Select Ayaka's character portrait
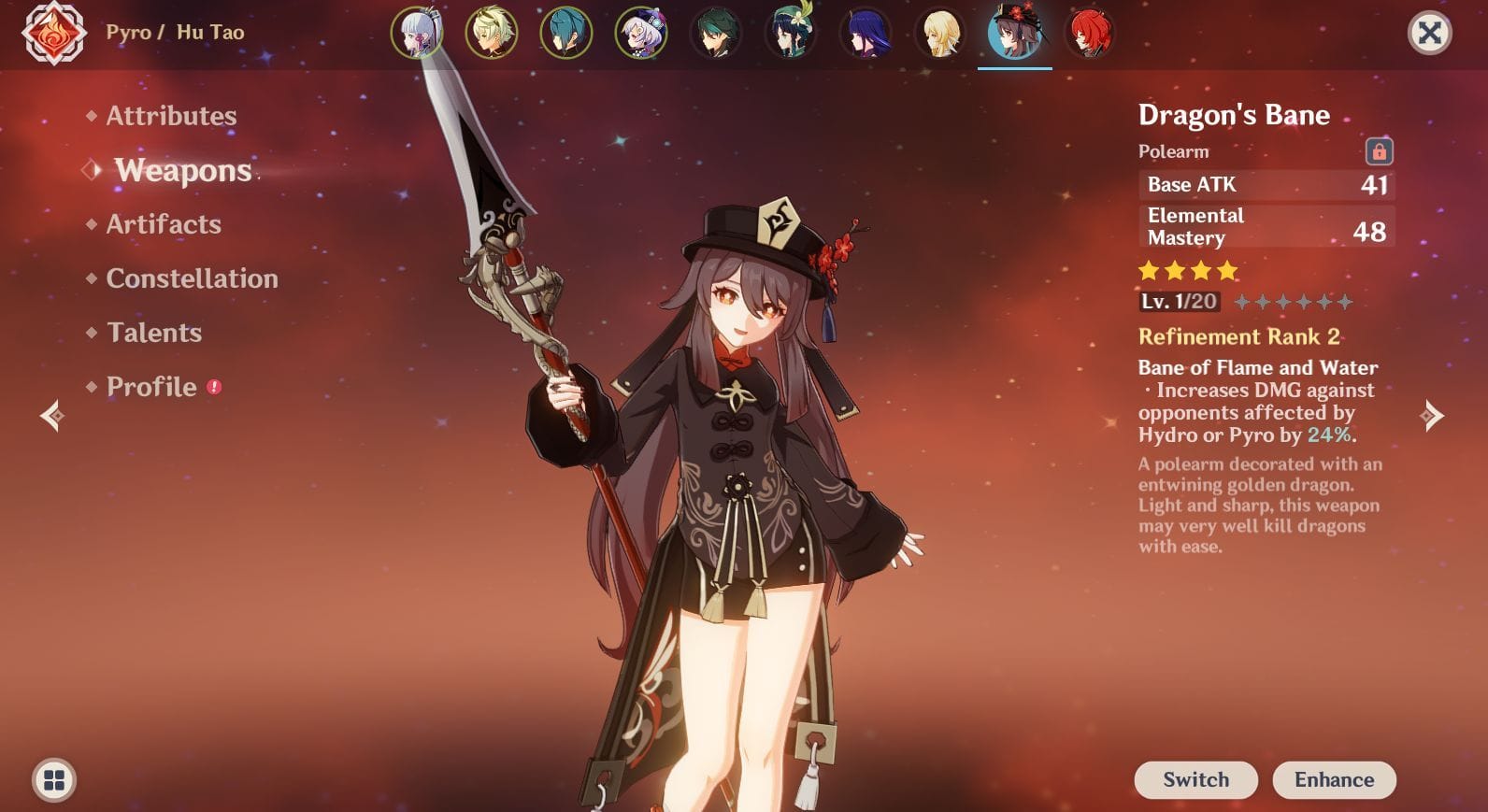The width and height of the screenshot is (1488, 812). click(x=420, y=33)
